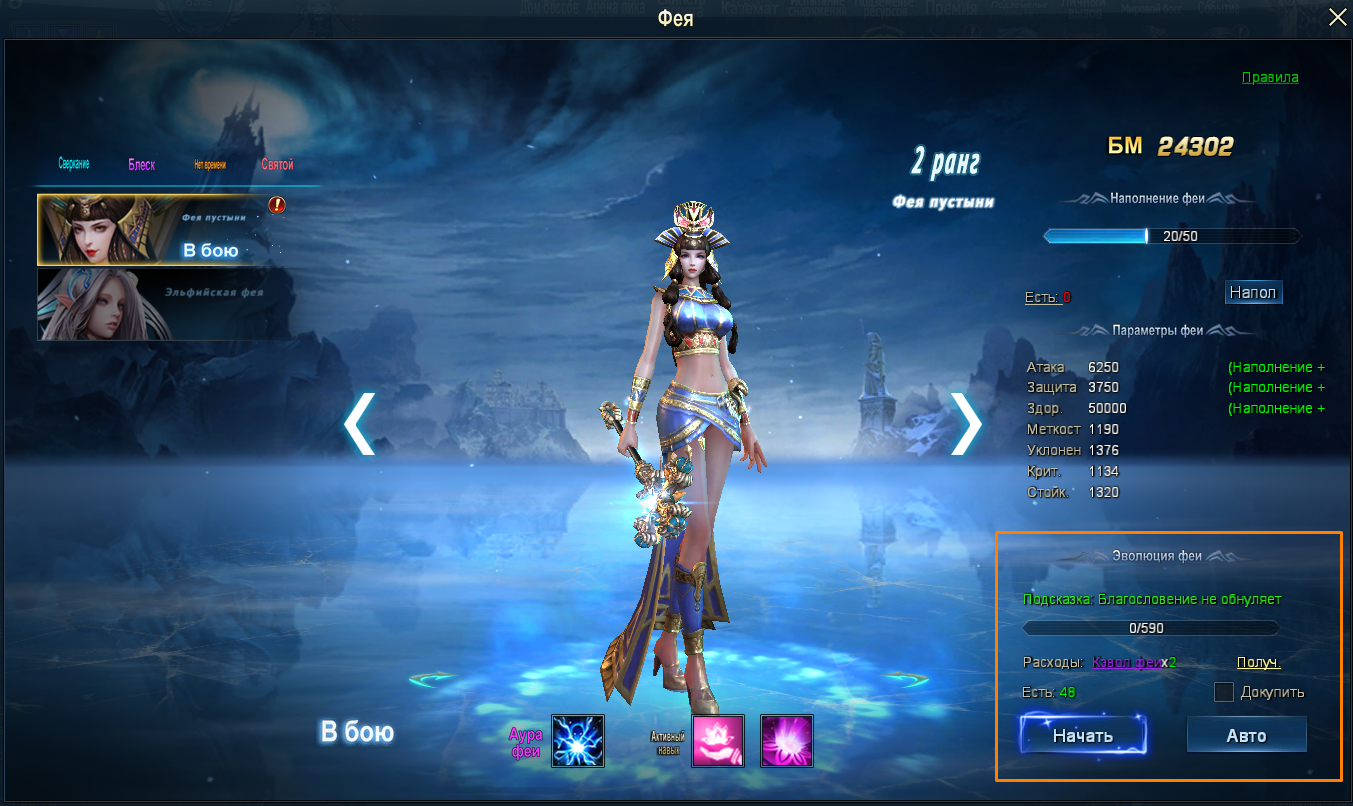The image size is (1353, 806).
Task: Activate the Авто evolution button
Action: point(1246,736)
